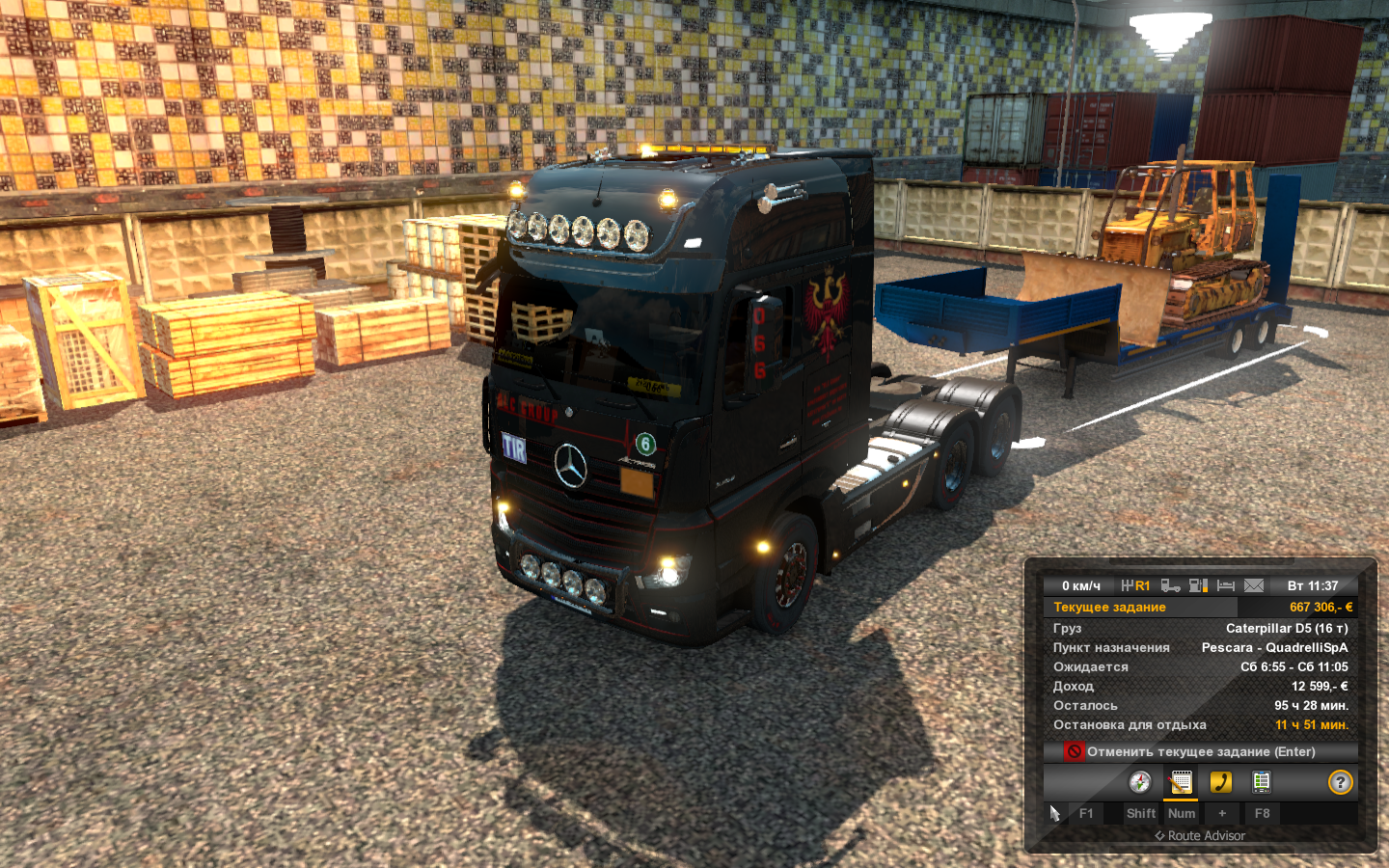The width and height of the screenshot is (1389, 868).
Task: Show the truck diagnostics info tab
Action: click(x=1262, y=782)
